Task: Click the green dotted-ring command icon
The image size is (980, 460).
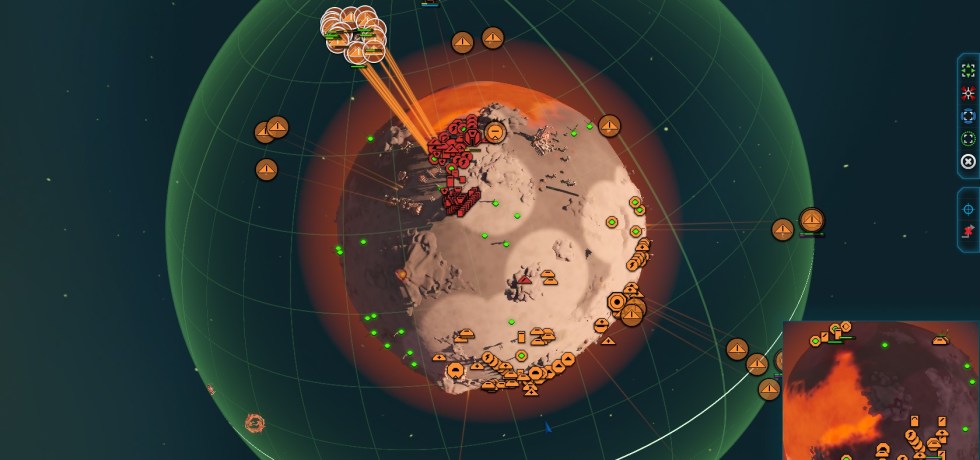Action: tap(968, 139)
